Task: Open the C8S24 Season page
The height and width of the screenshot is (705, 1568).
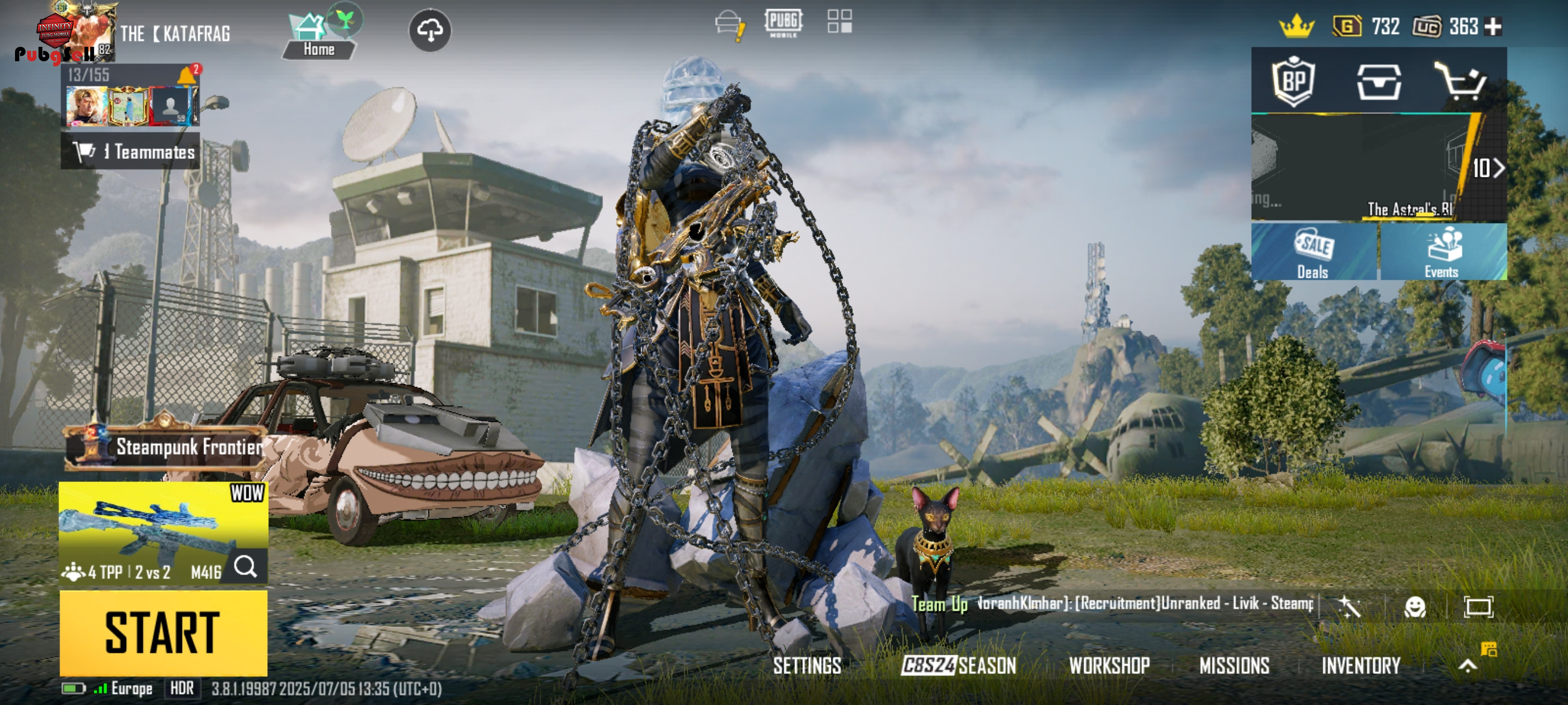Action: 959,666
